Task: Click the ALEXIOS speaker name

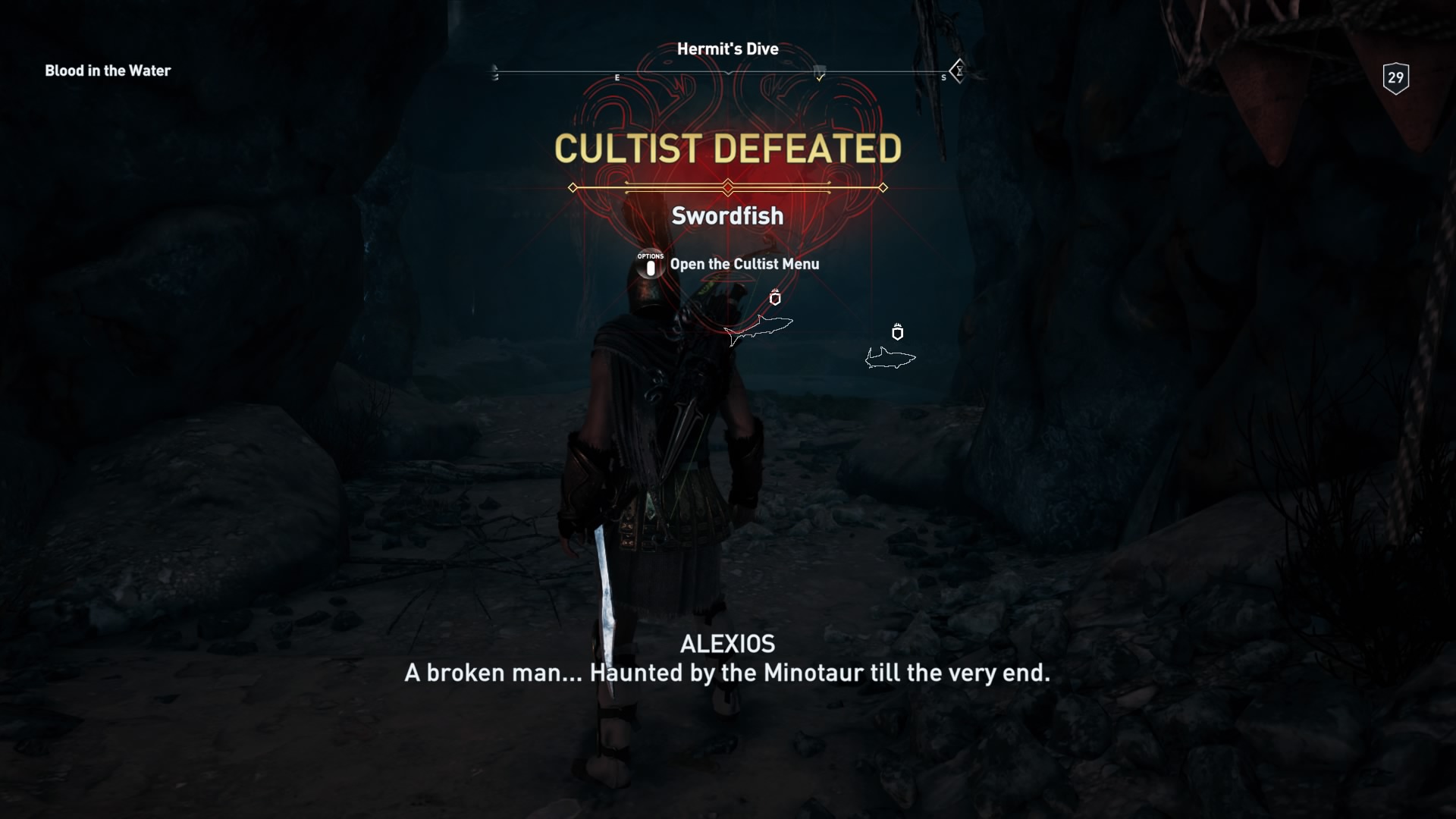Action: tap(727, 644)
